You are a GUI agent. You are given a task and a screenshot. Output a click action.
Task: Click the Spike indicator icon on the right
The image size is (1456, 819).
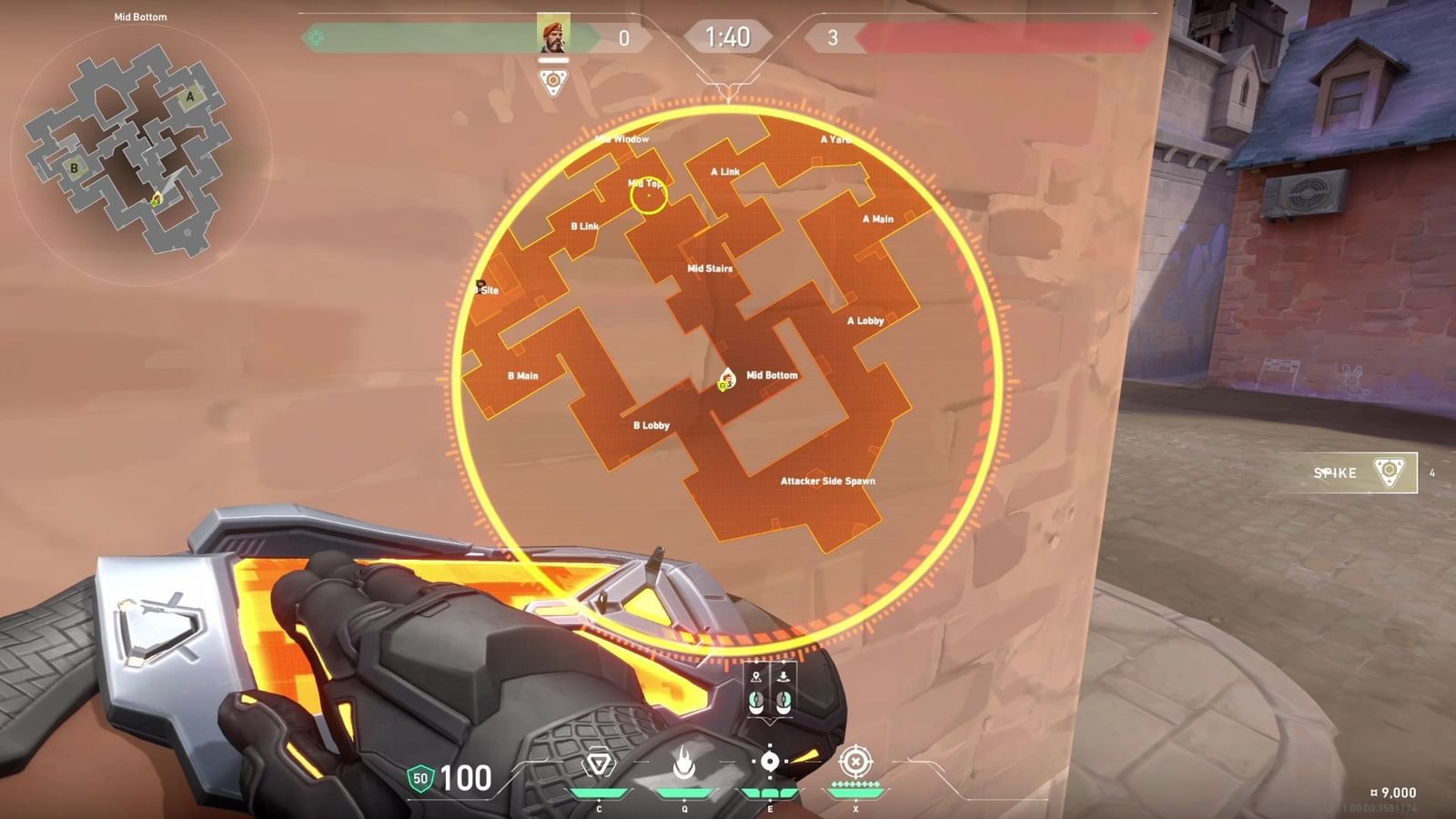[1390, 472]
